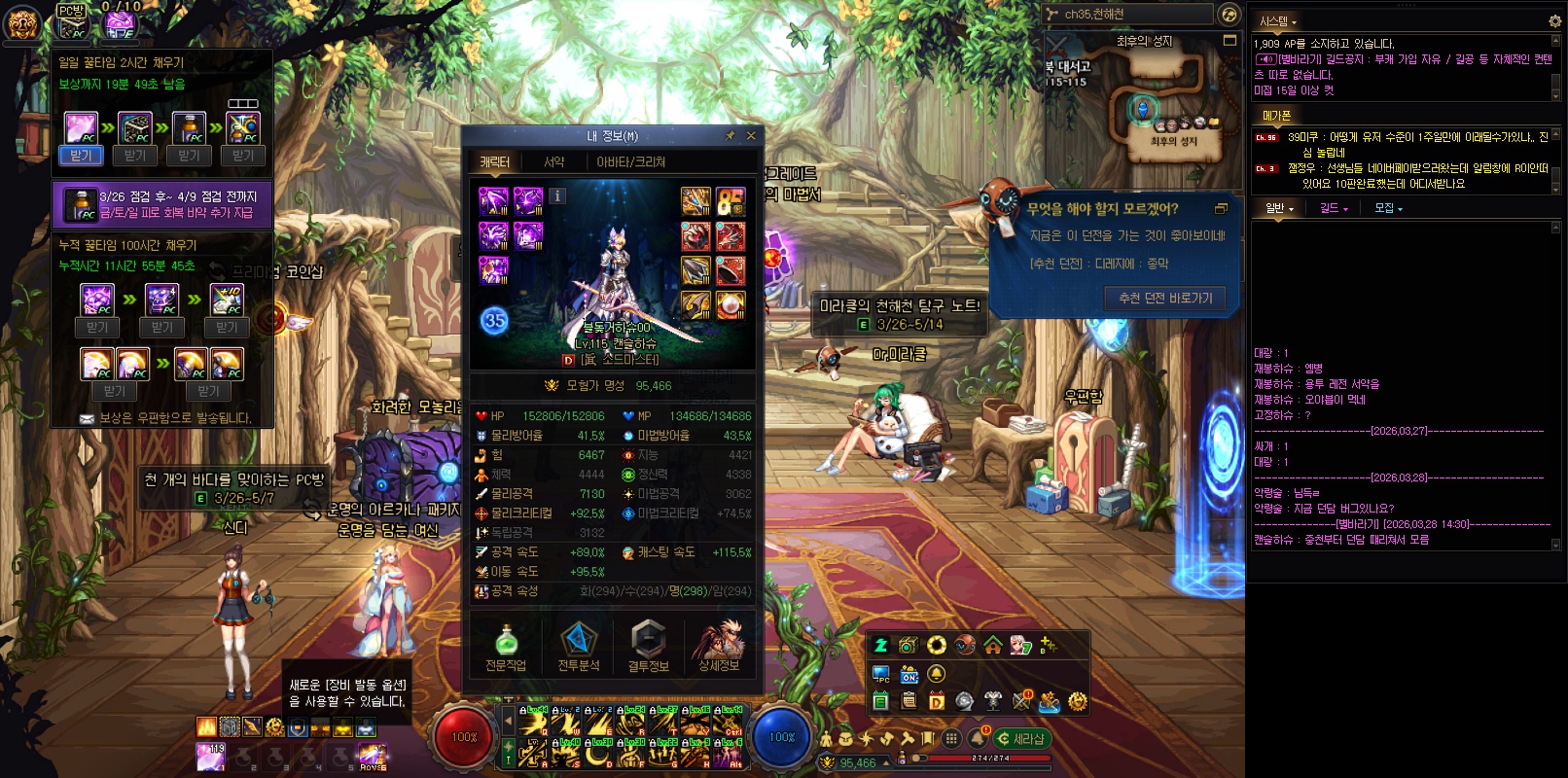The image size is (1568, 778).
Task: Open the 시스템 message dropdown
Action: point(1278,21)
